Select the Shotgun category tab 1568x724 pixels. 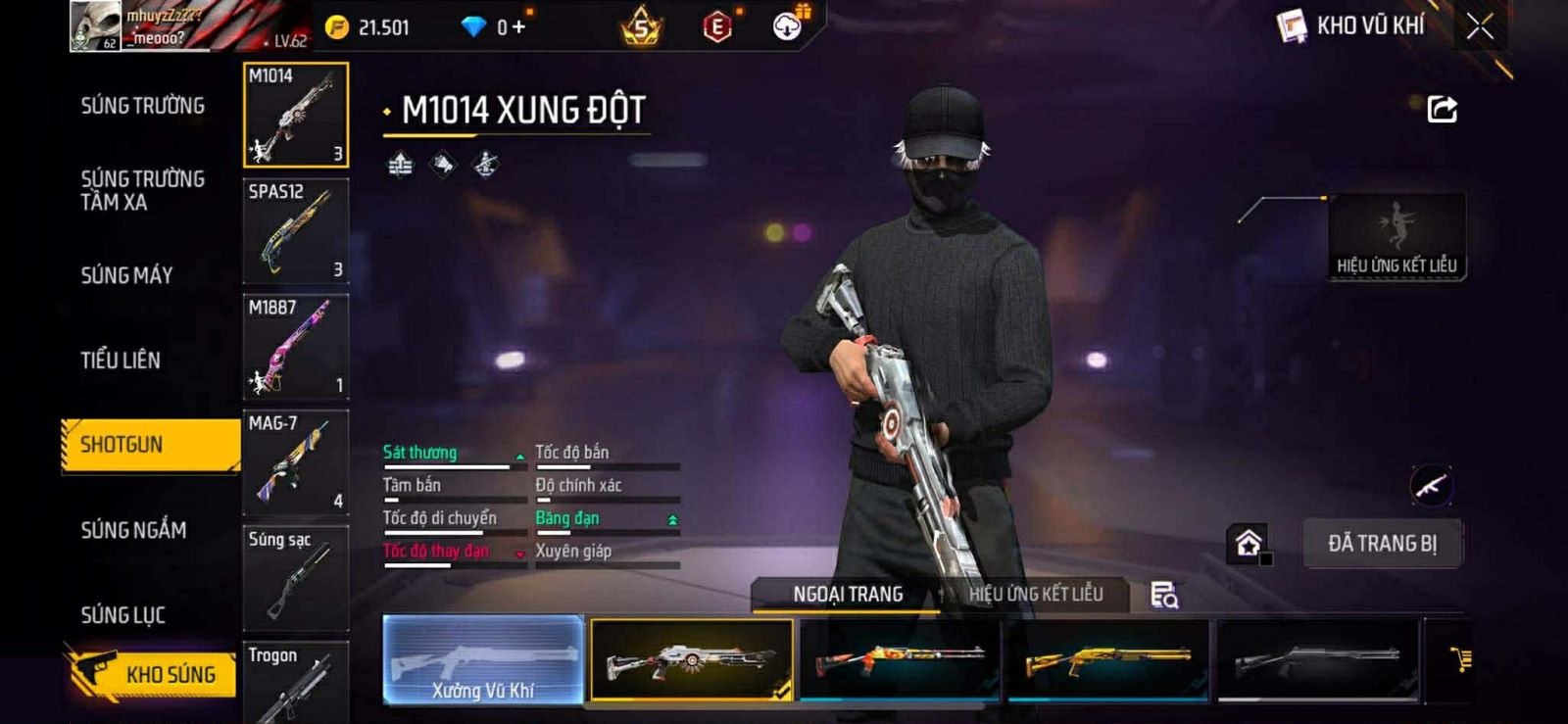(150, 445)
